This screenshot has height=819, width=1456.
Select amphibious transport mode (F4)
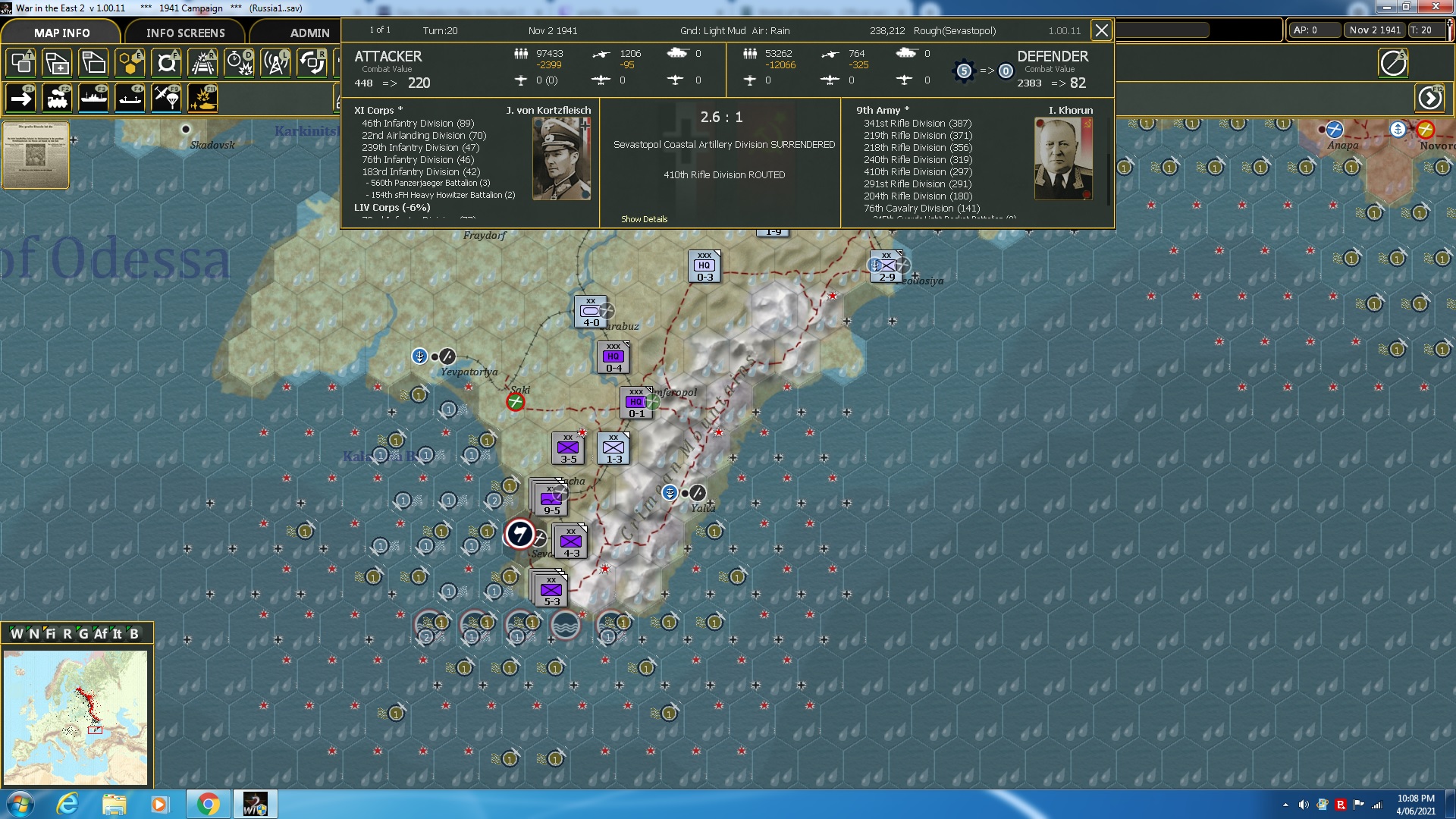pyautogui.click(x=129, y=97)
